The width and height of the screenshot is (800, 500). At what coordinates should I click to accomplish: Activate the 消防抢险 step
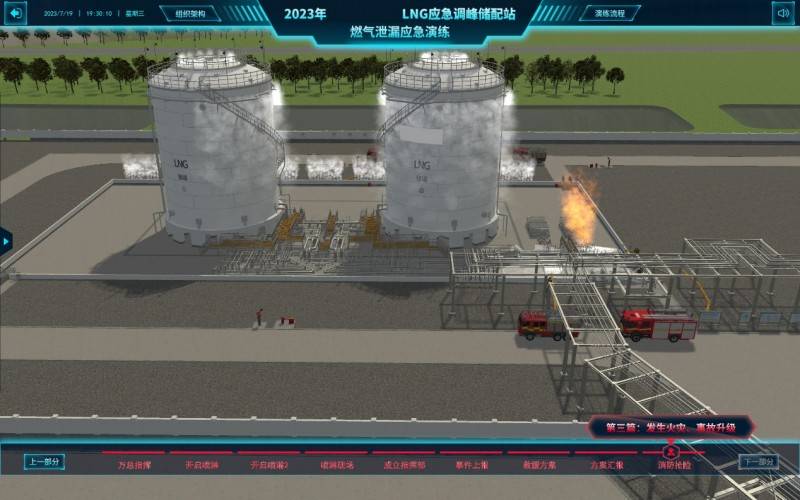[672, 464]
